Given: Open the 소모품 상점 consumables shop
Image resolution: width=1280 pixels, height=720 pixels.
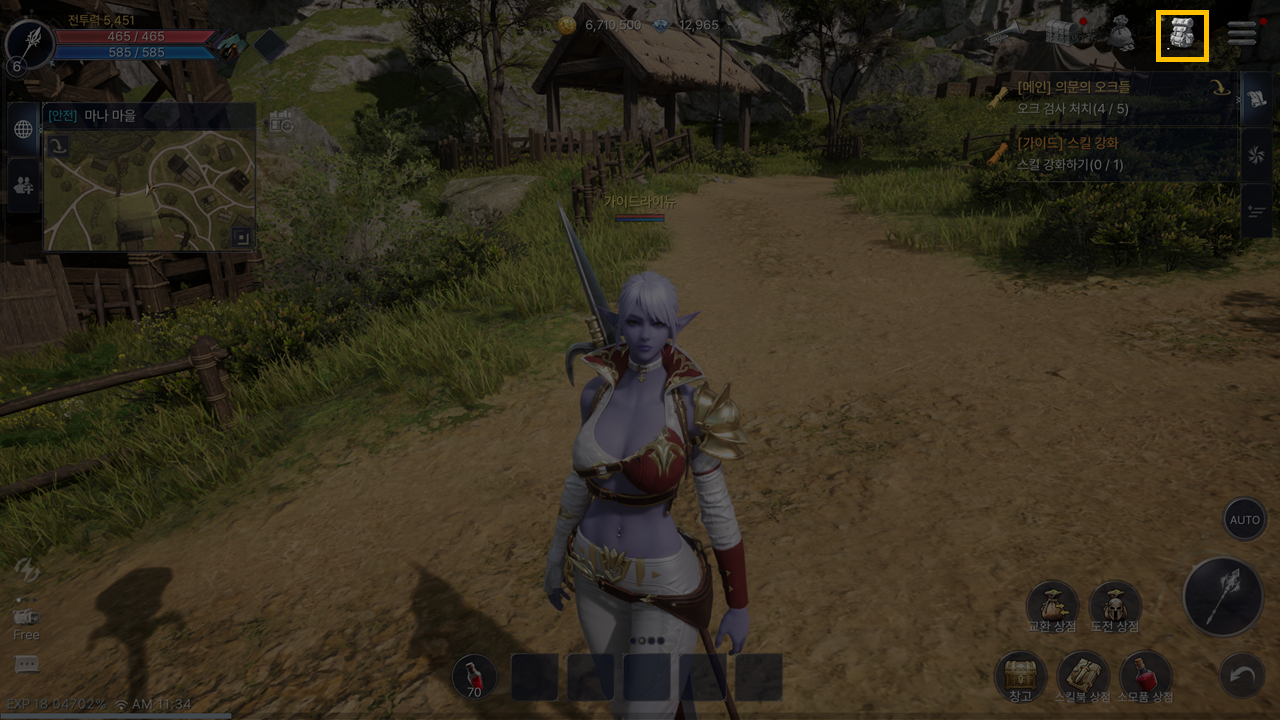Looking at the screenshot, I should click(x=1146, y=675).
